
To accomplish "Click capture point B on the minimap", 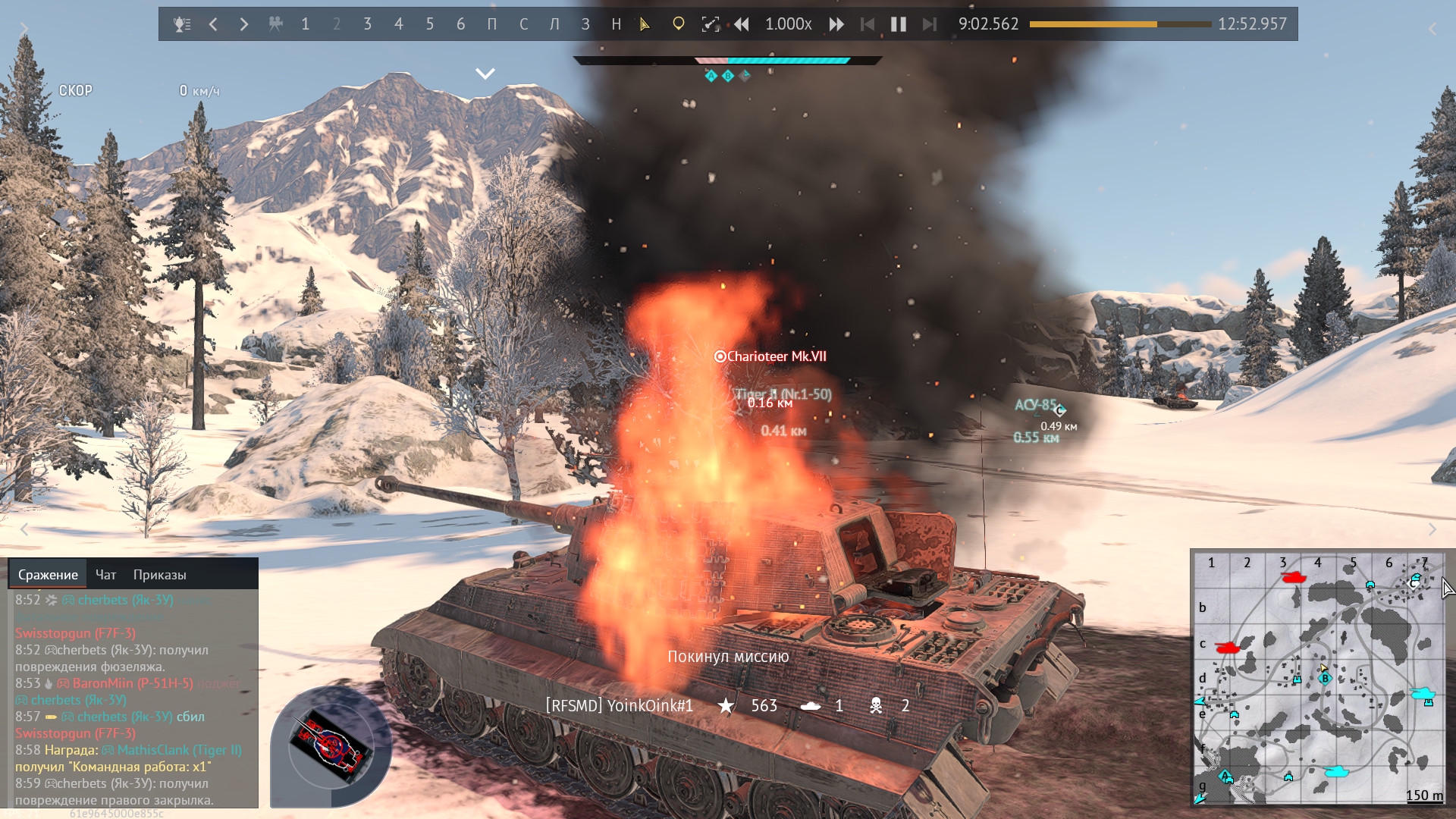I will 1325,679.
